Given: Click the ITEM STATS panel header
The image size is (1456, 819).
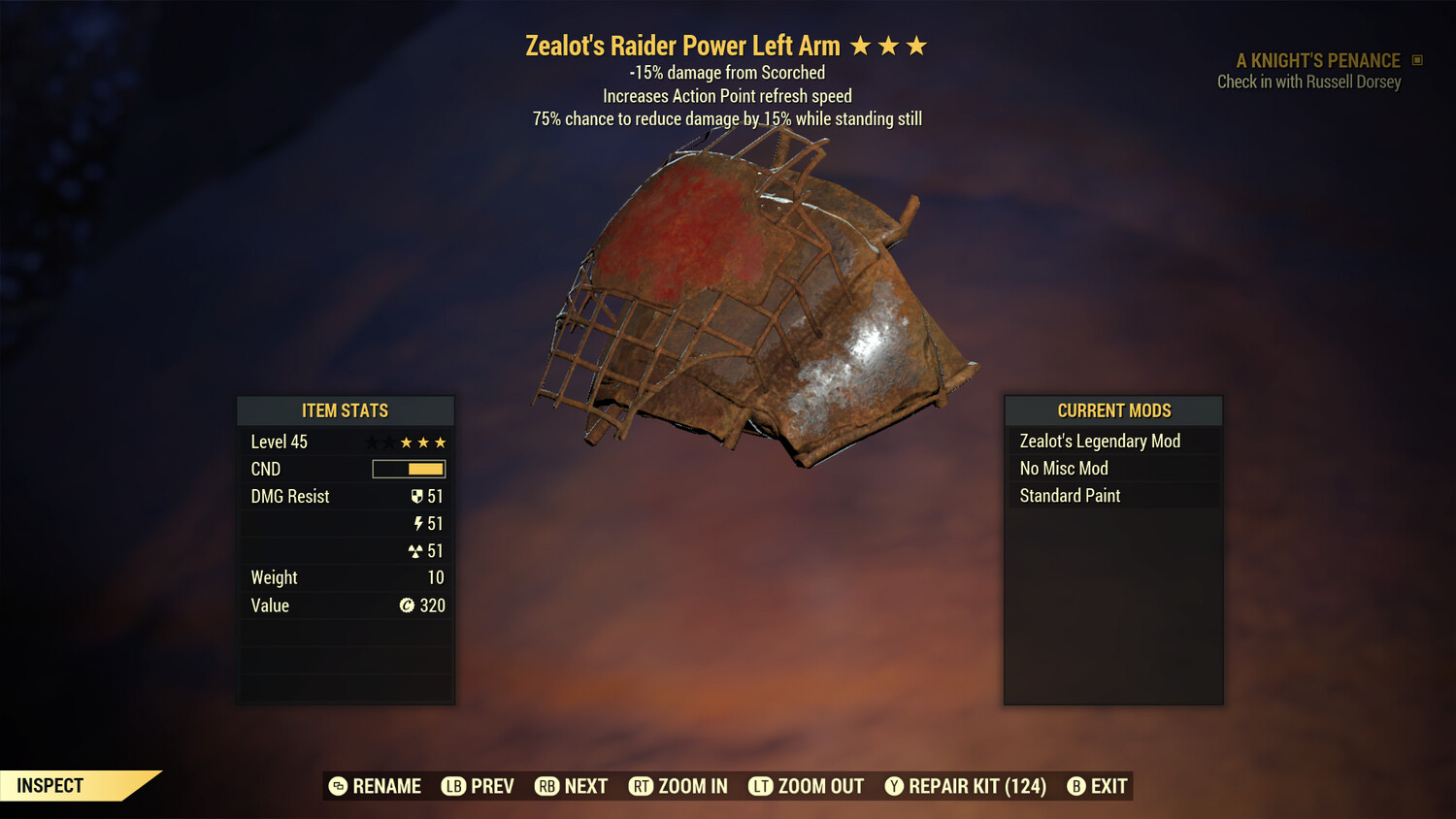Looking at the screenshot, I should (x=346, y=410).
